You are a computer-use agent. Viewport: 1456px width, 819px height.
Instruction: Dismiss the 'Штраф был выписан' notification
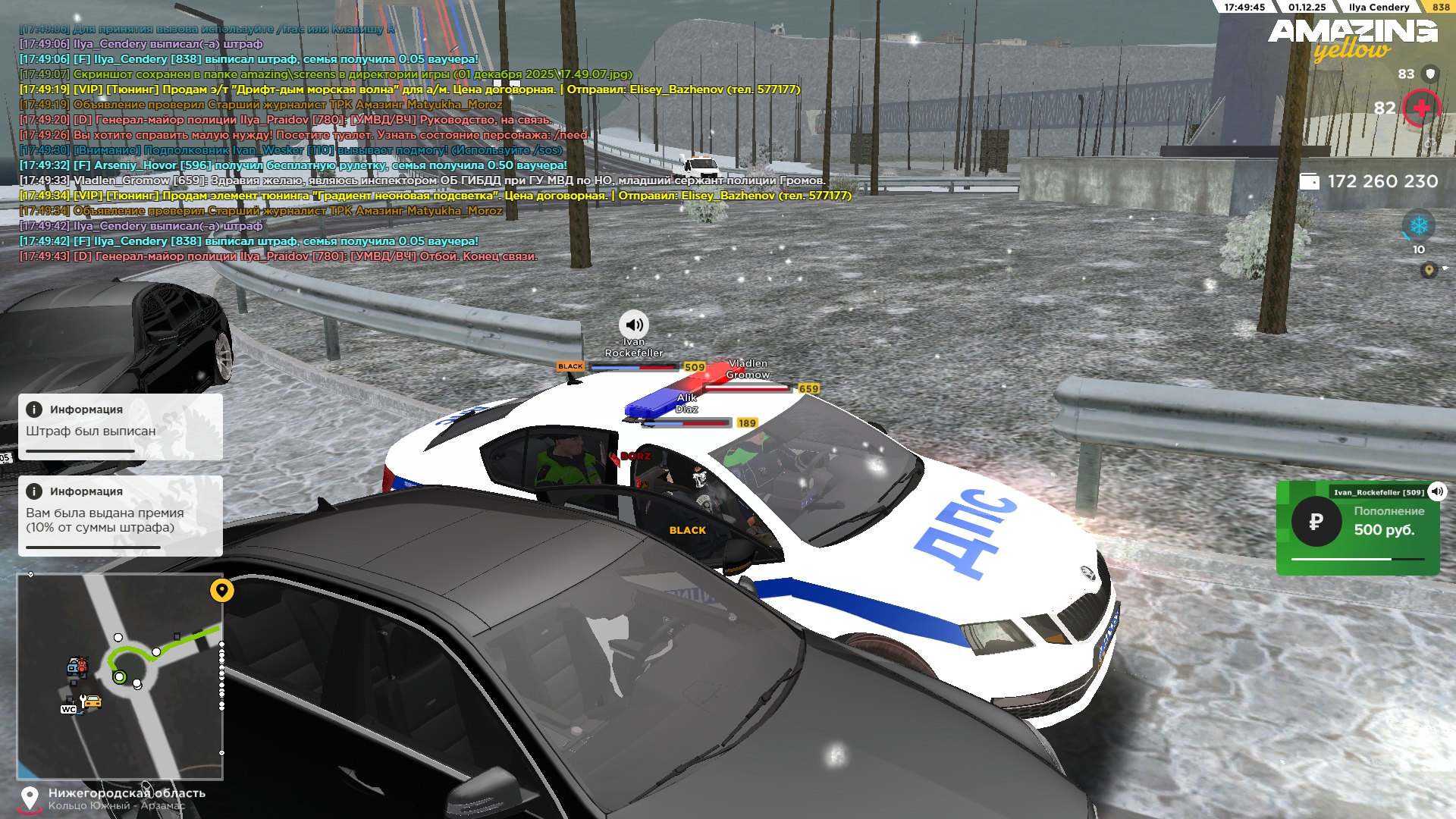120,426
